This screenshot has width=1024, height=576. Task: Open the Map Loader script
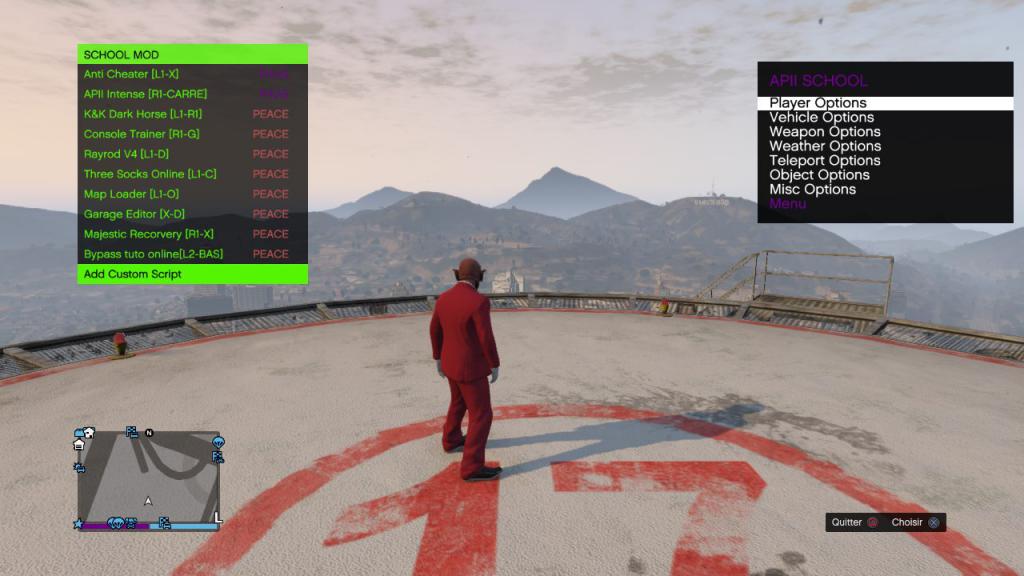[132, 194]
